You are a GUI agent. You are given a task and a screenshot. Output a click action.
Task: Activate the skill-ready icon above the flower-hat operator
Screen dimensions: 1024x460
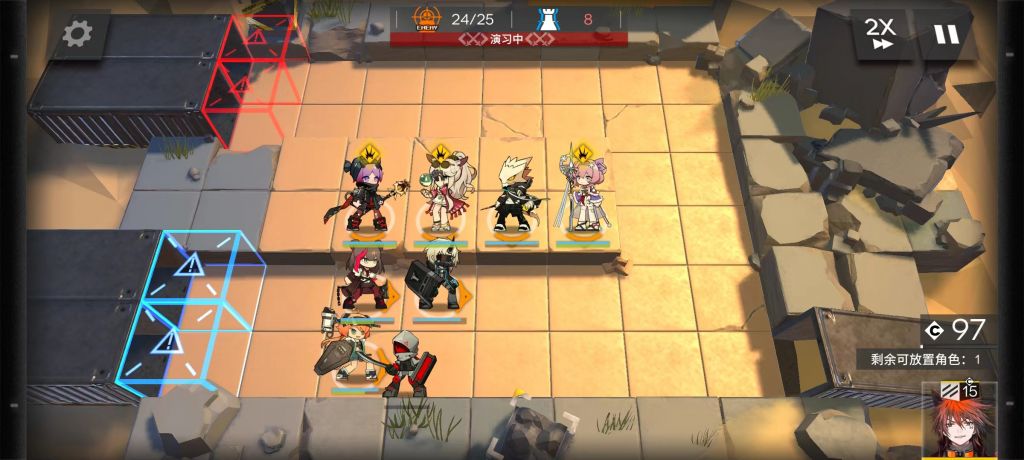click(436, 155)
